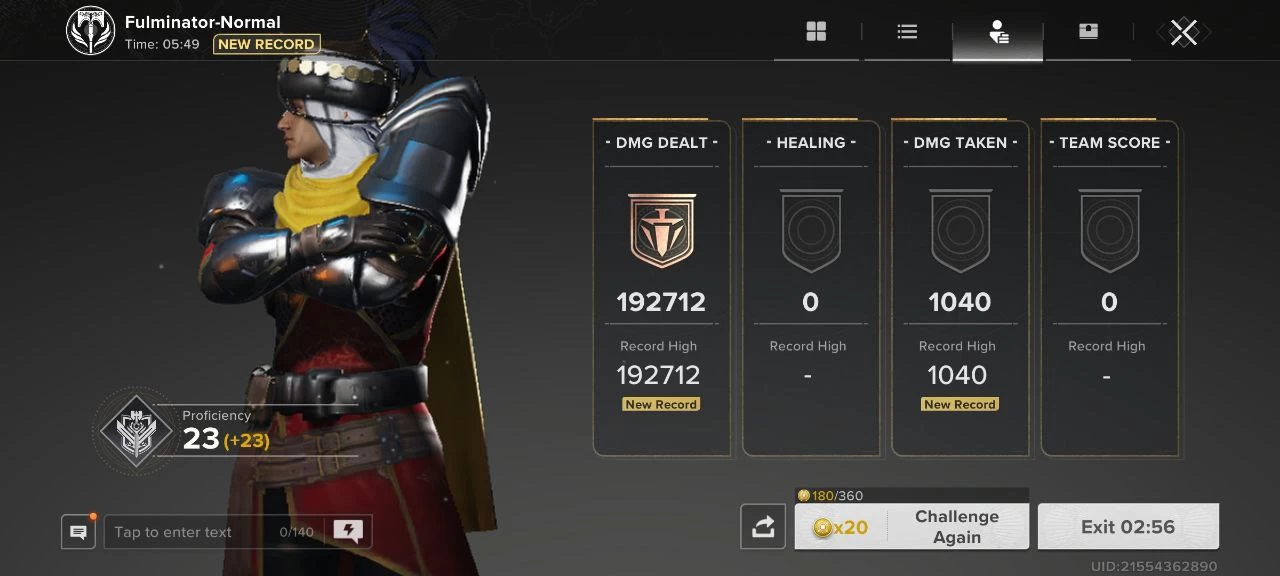Click the Fulminator boss emblem icon

(x=91, y=31)
